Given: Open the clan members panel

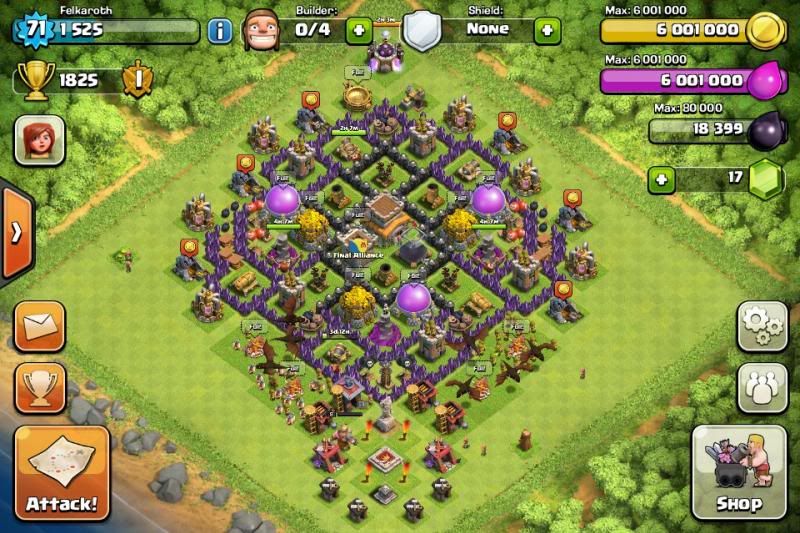Looking at the screenshot, I should (x=762, y=388).
